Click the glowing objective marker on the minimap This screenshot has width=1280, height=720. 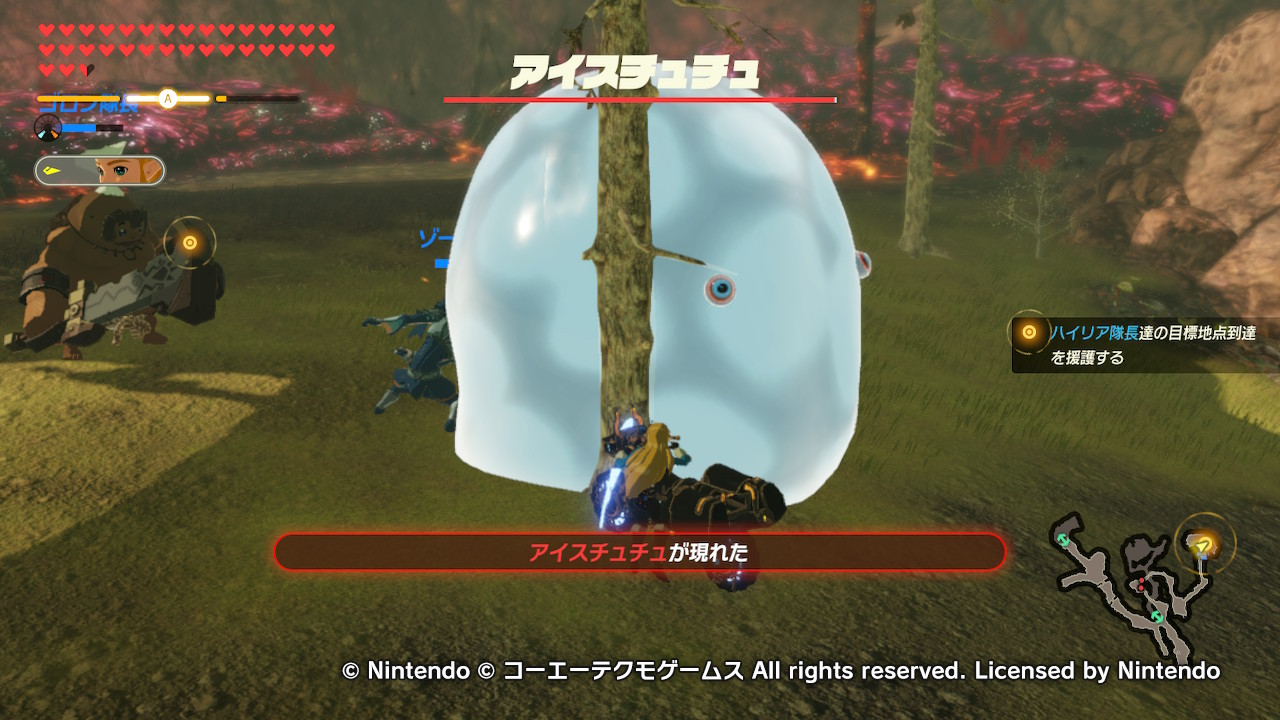[x=1203, y=547]
